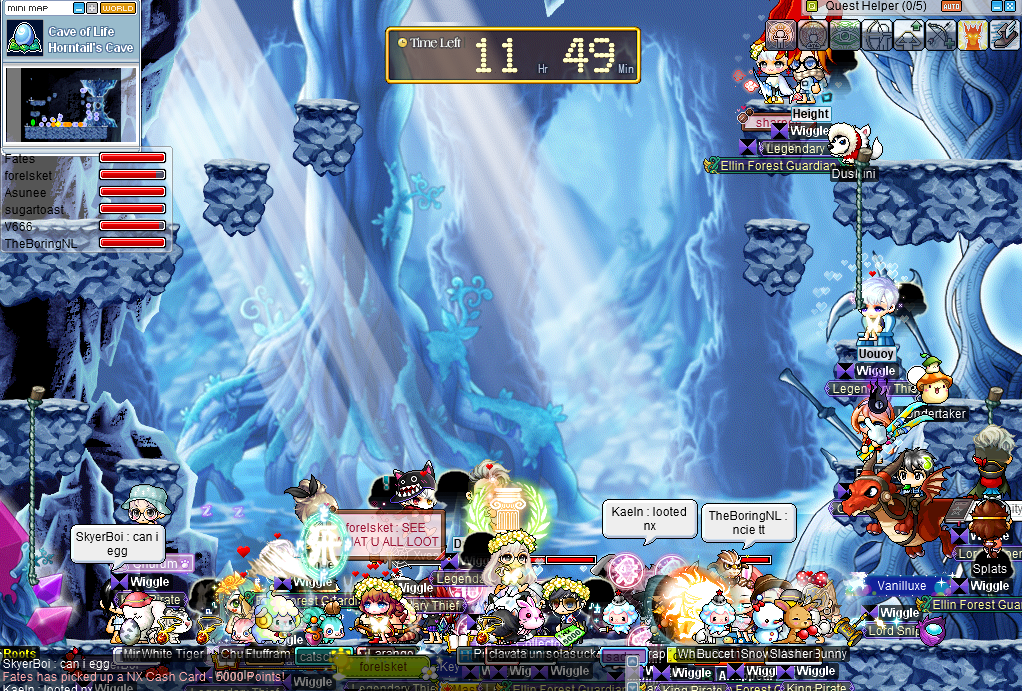Expand the mini map with the plus button
Image resolution: width=1022 pixels, height=691 pixels.
coord(92,8)
